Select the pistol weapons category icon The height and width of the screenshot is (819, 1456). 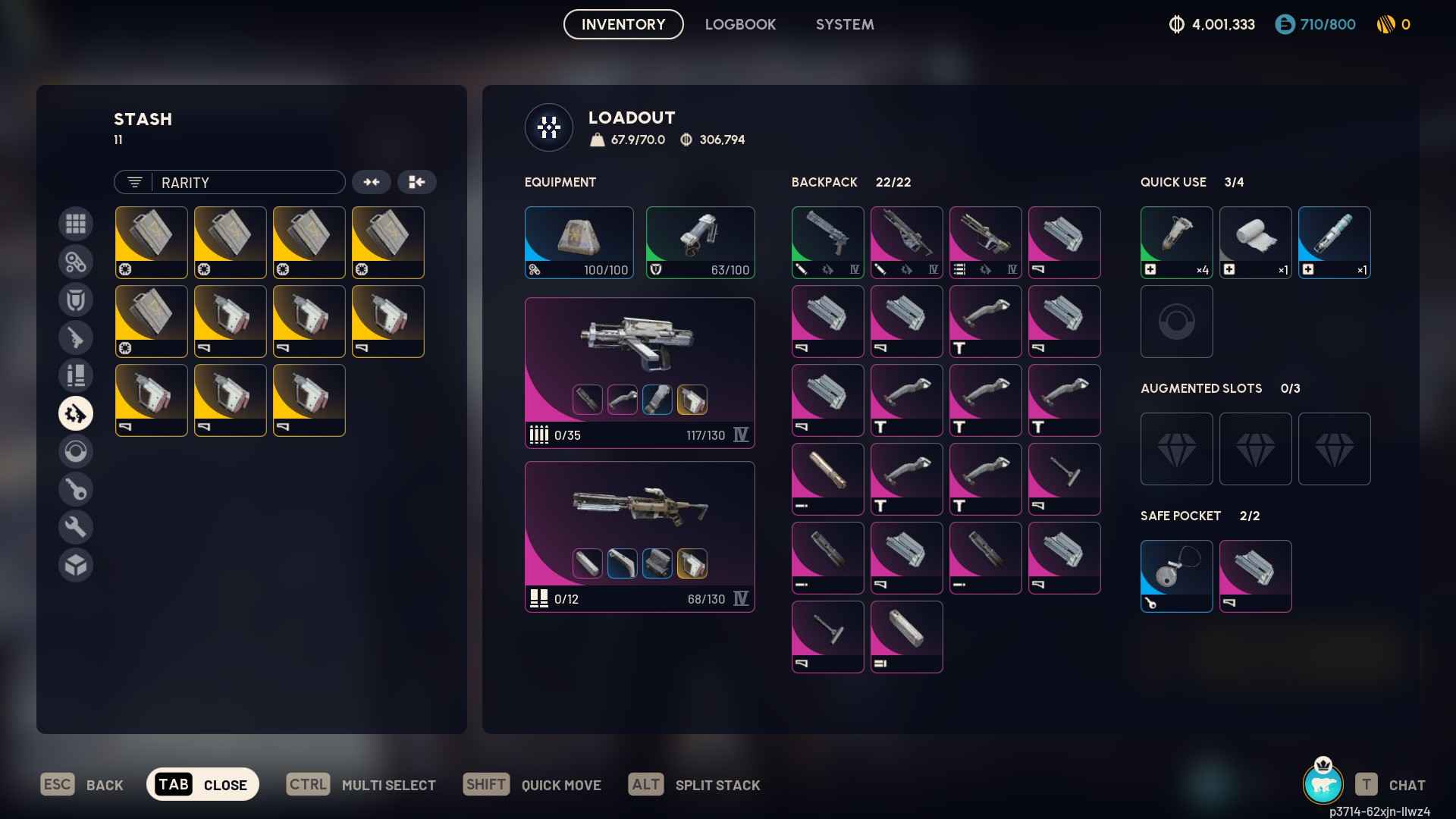click(x=76, y=337)
